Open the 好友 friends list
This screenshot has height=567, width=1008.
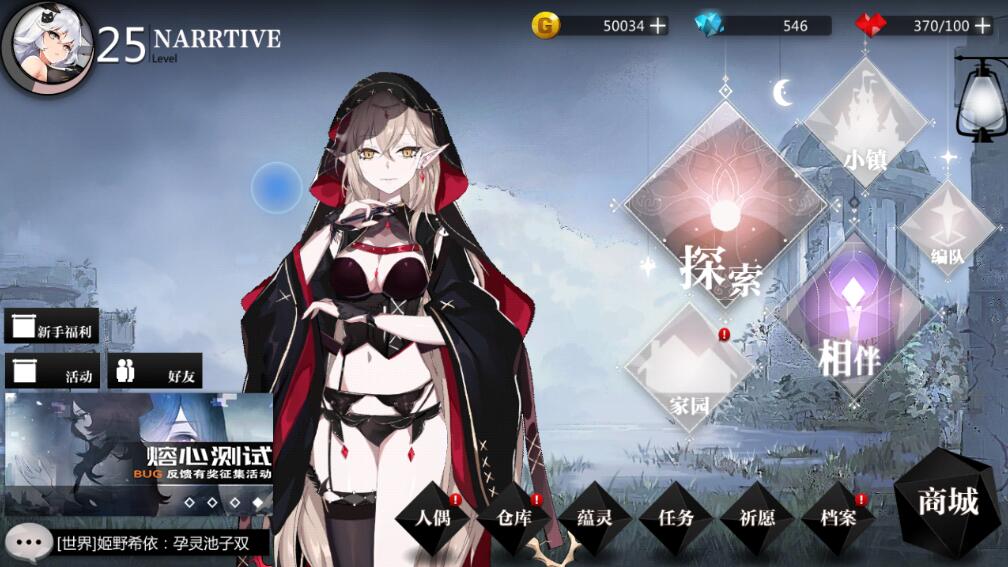pos(155,372)
